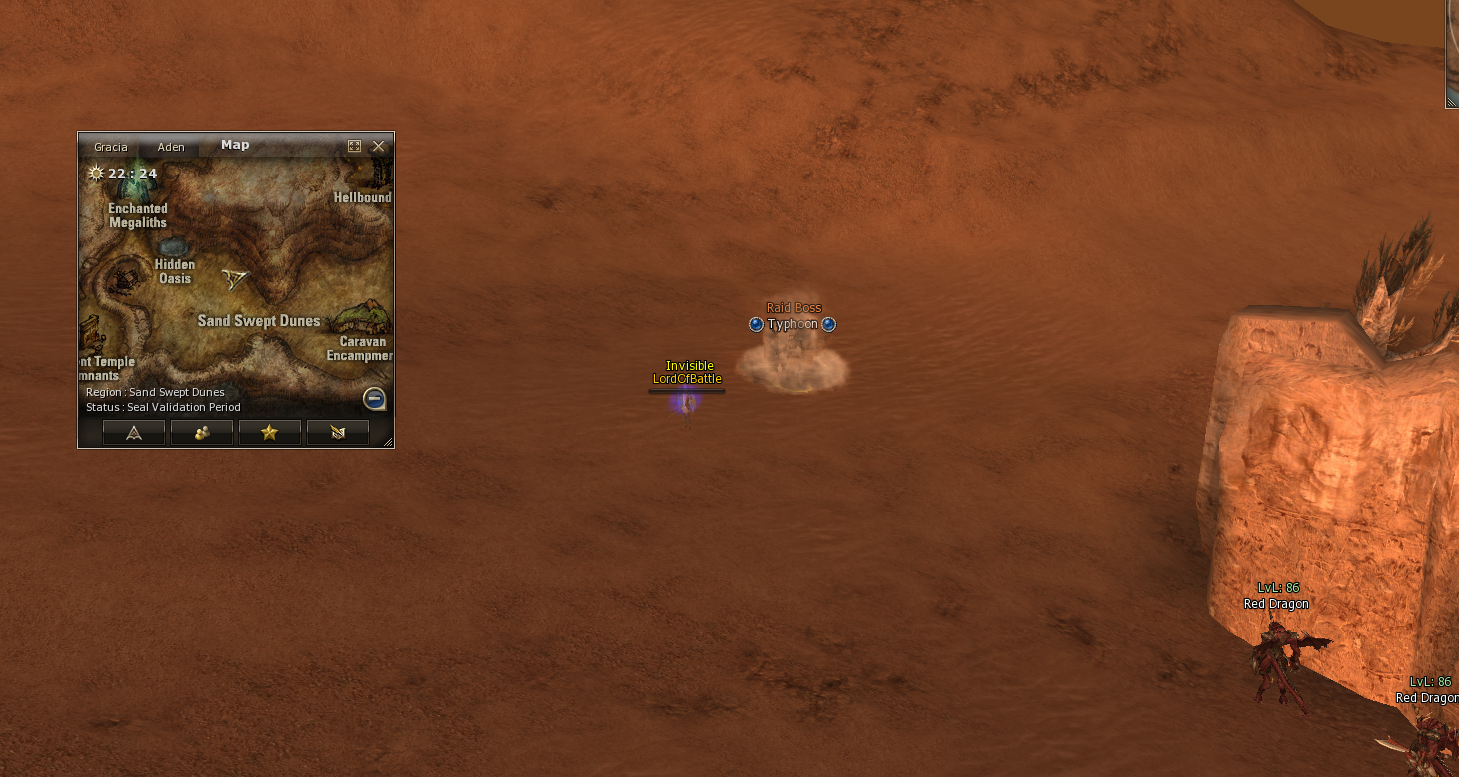Switch to the Gracia map tab
The height and width of the screenshot is (777, 1459).
(x=111, y=147)
